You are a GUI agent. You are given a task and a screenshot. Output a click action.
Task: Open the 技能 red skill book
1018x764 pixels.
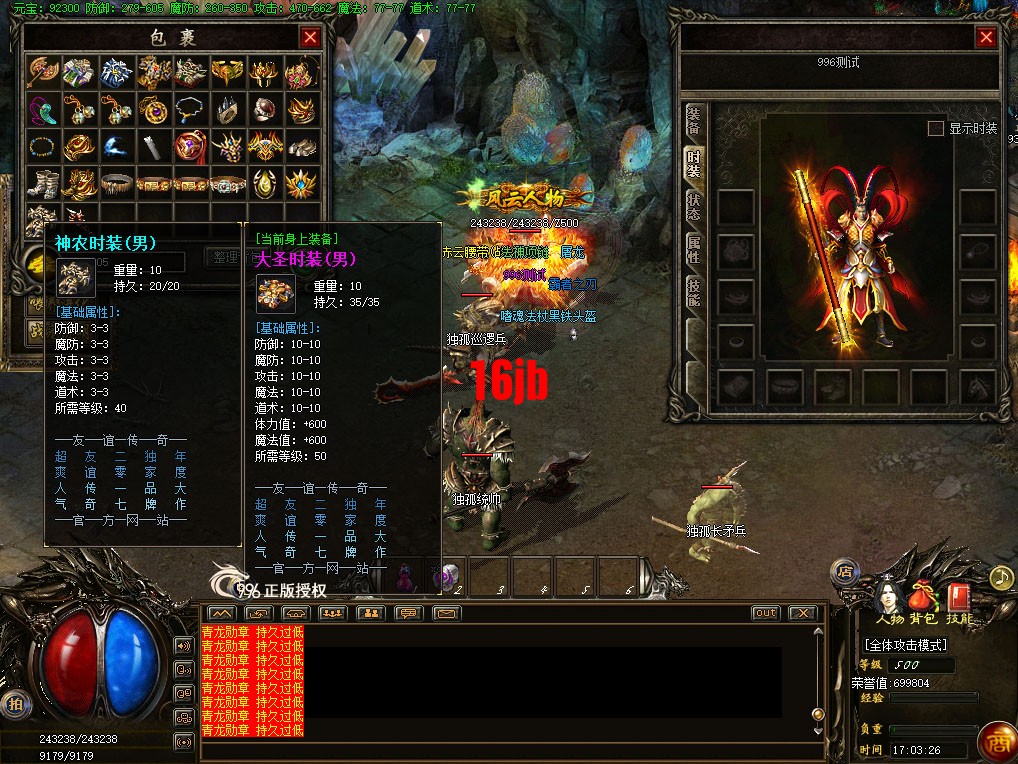[x=959, y=598]
